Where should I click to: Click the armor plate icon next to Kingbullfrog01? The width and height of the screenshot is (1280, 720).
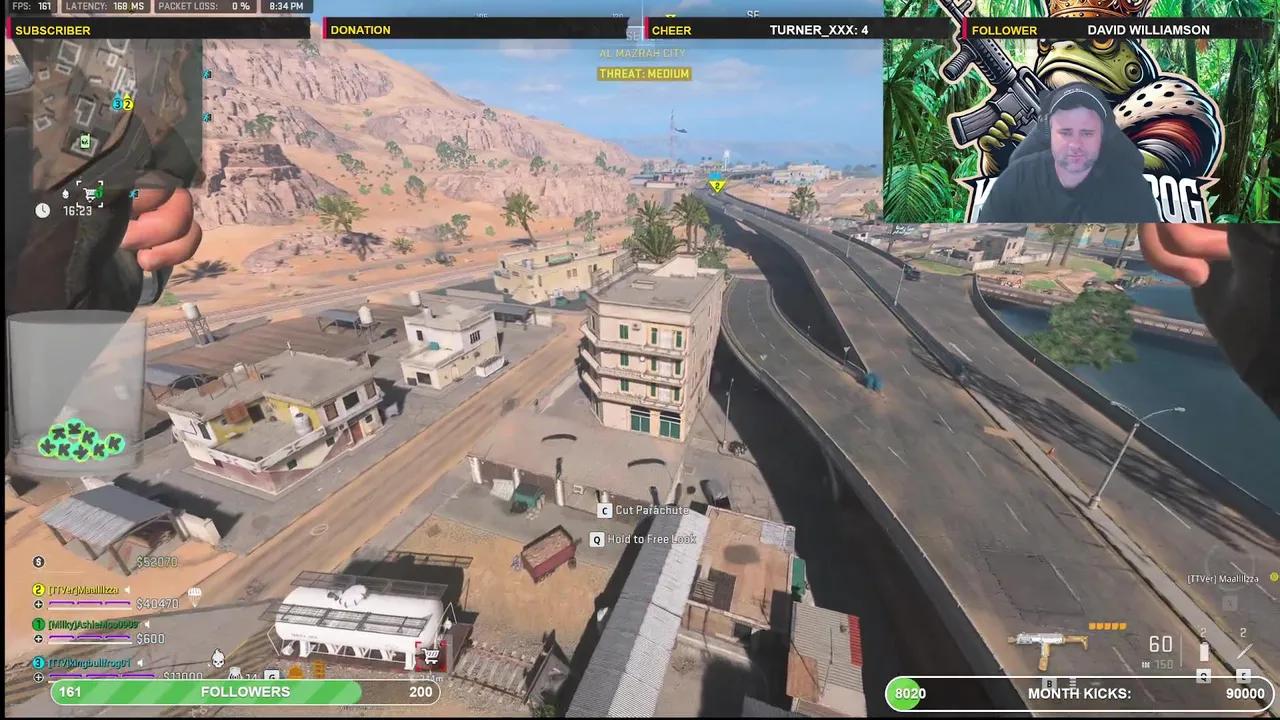tap(39, 675)
